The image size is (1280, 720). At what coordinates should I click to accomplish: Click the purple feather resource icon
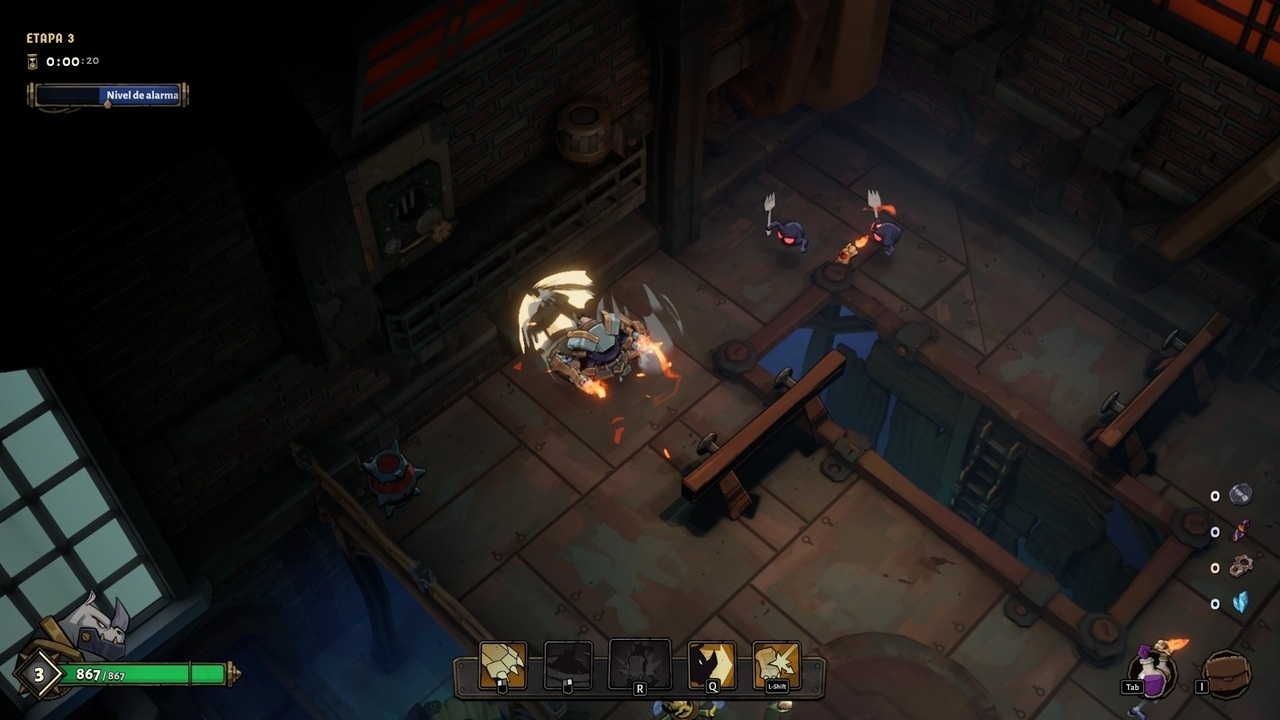[1241, 530]
